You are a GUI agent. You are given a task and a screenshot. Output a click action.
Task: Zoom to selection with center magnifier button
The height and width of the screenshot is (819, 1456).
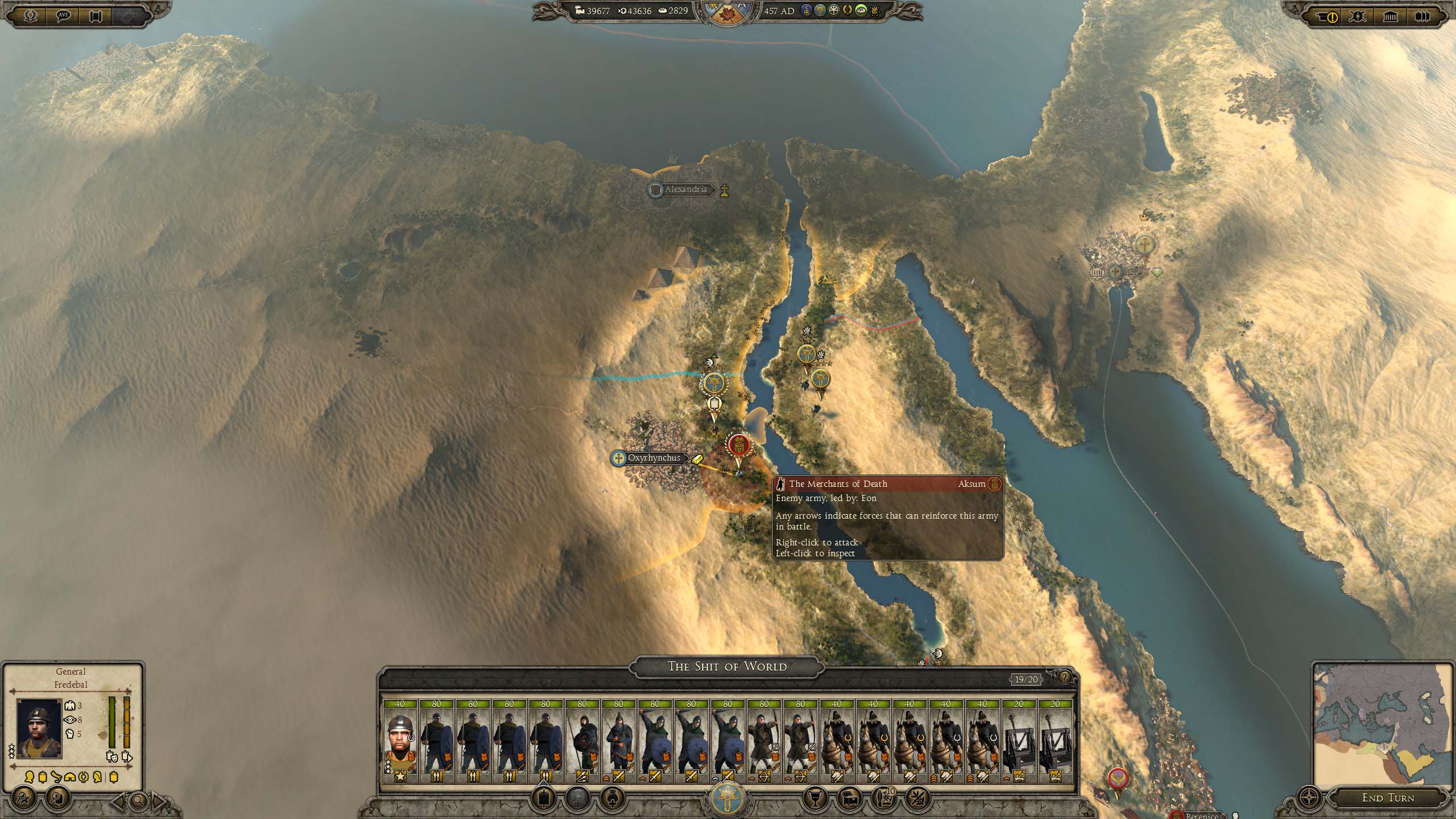[x=138, y=801]
